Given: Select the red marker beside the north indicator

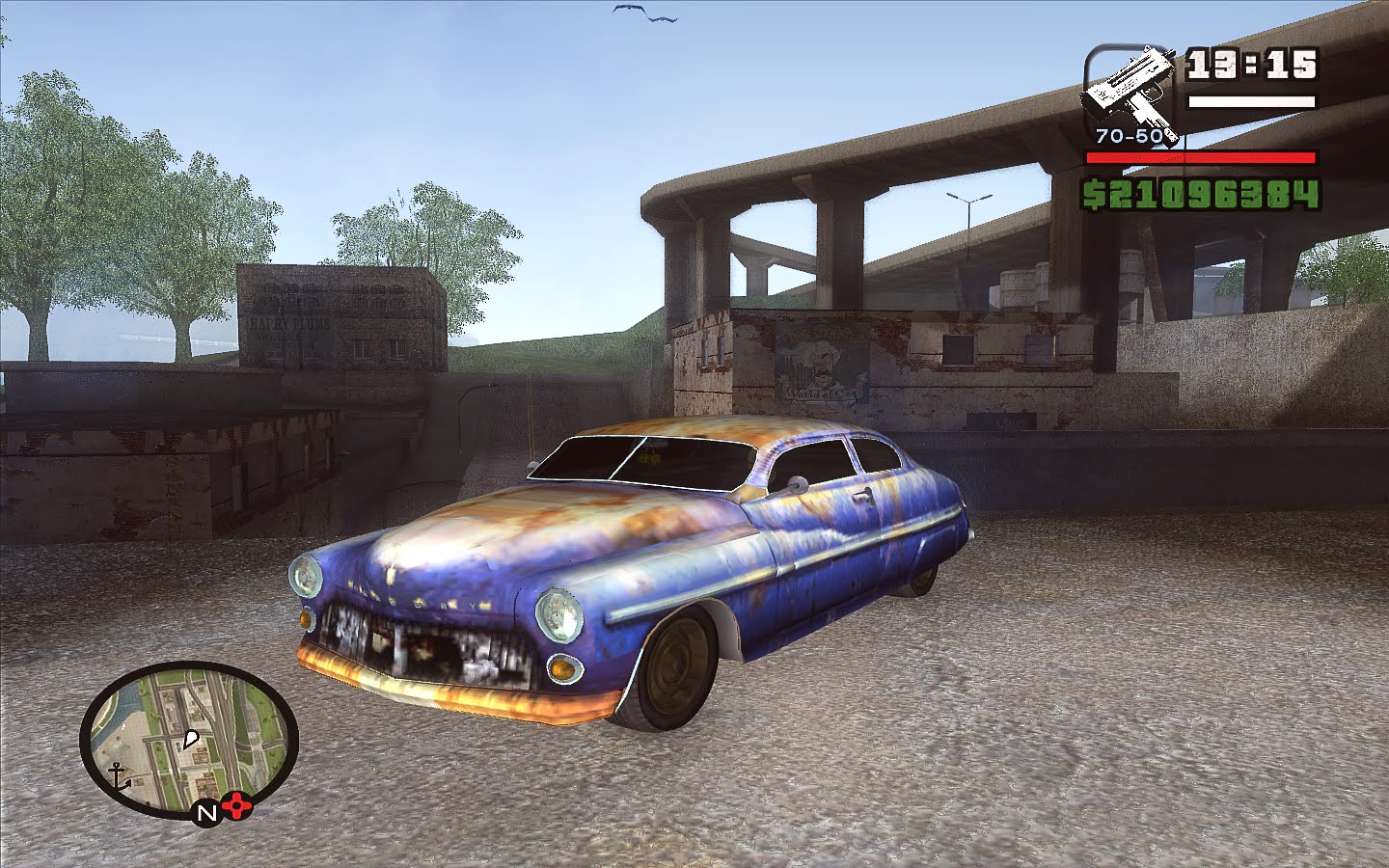Looking at the screenshot, I should point(236,806).
